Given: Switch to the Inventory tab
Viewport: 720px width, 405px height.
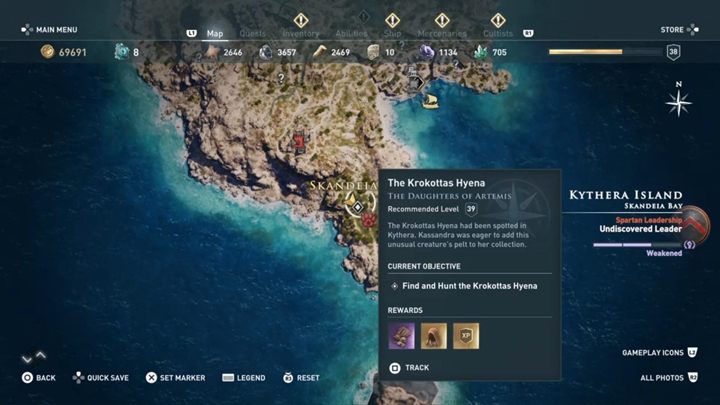Looking at the screenshot, I should pyautogui.click(x=300, y=33).
